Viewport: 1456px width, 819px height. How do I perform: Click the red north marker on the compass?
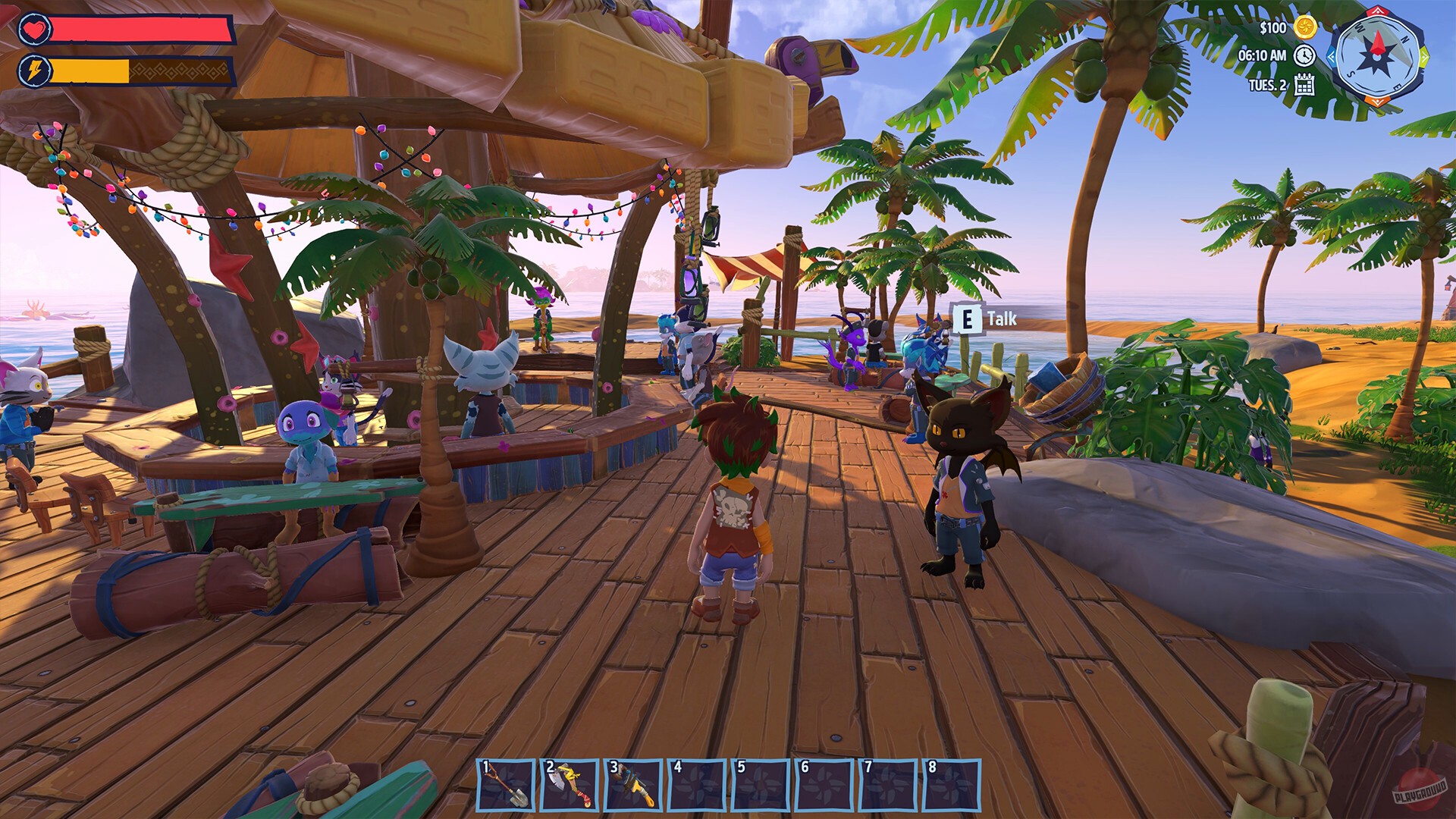tap(1378, 11)
